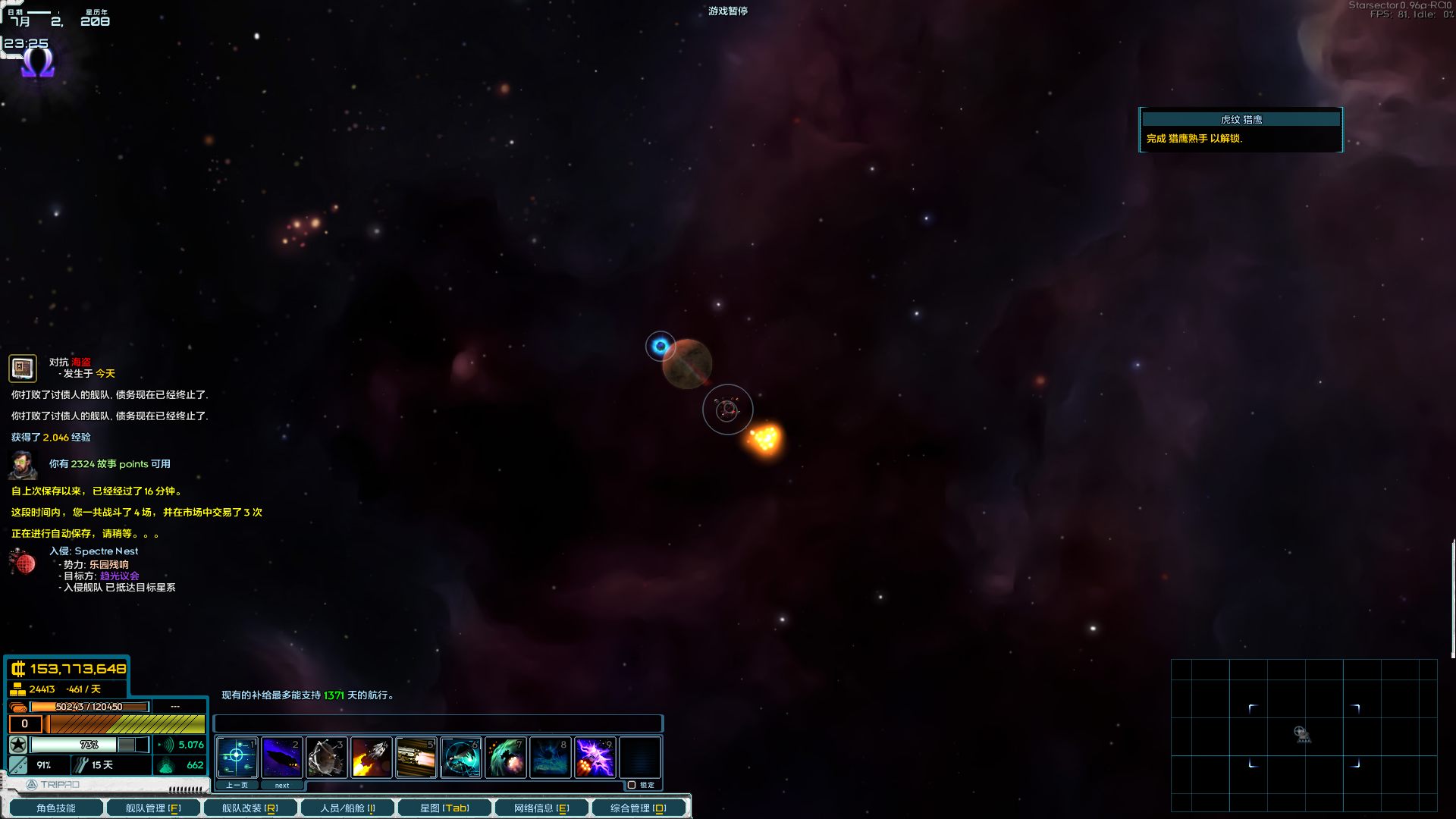Image resolution: width=1456 pixels, height=819 pixels.
Task: Toggle pause via 游戏暂停 indicator
Action: pos(726,11)
